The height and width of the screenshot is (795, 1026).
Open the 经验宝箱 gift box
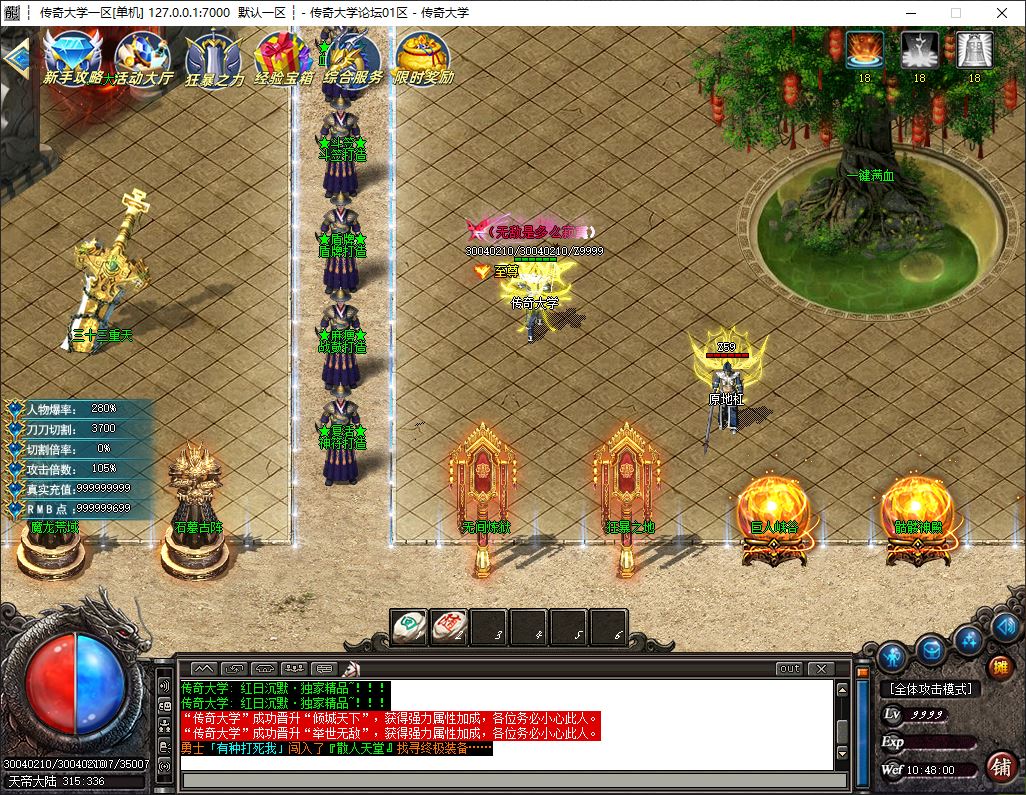(283, 56)
